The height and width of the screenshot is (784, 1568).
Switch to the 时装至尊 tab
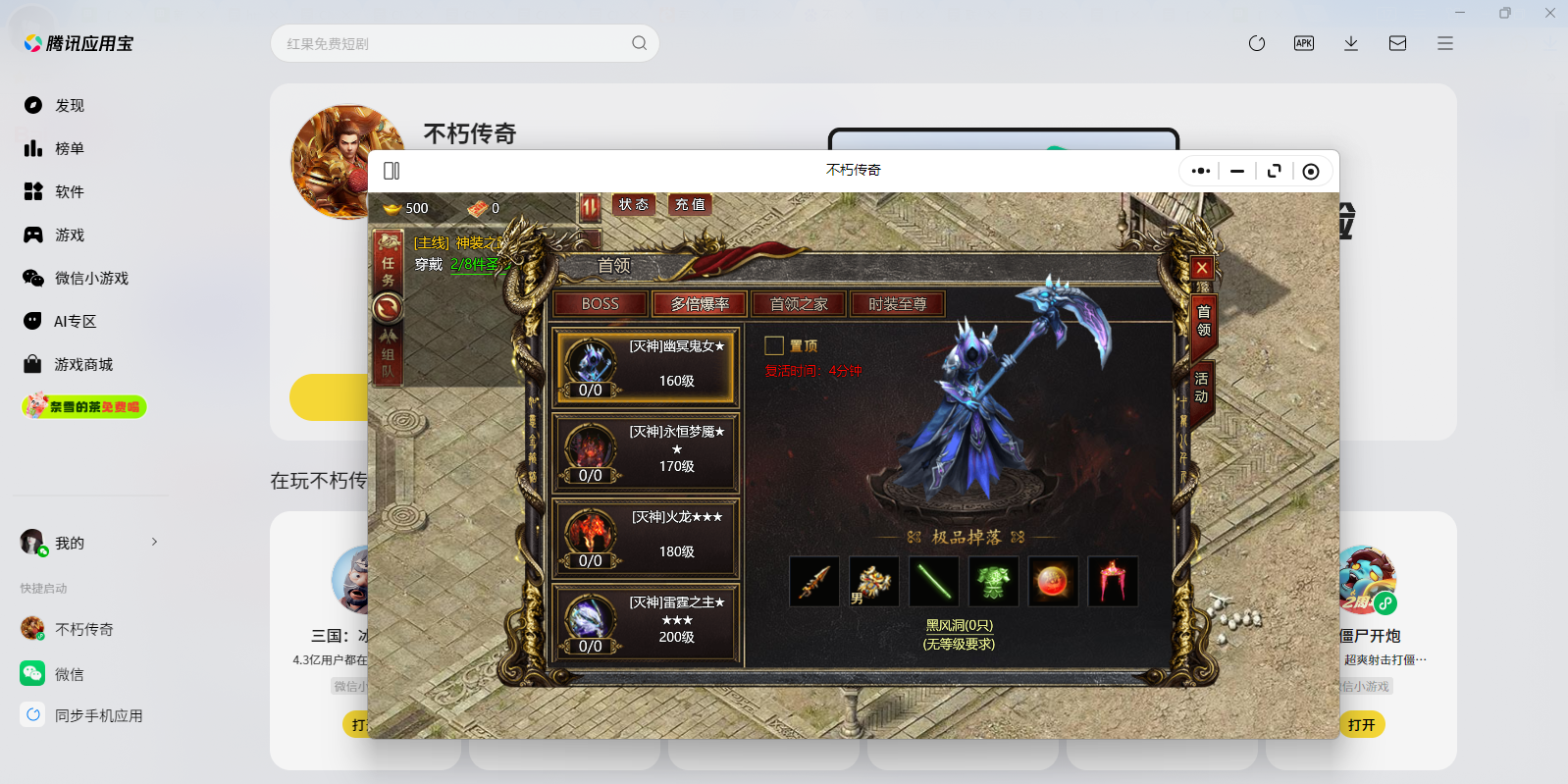click(x=898, y=303)
